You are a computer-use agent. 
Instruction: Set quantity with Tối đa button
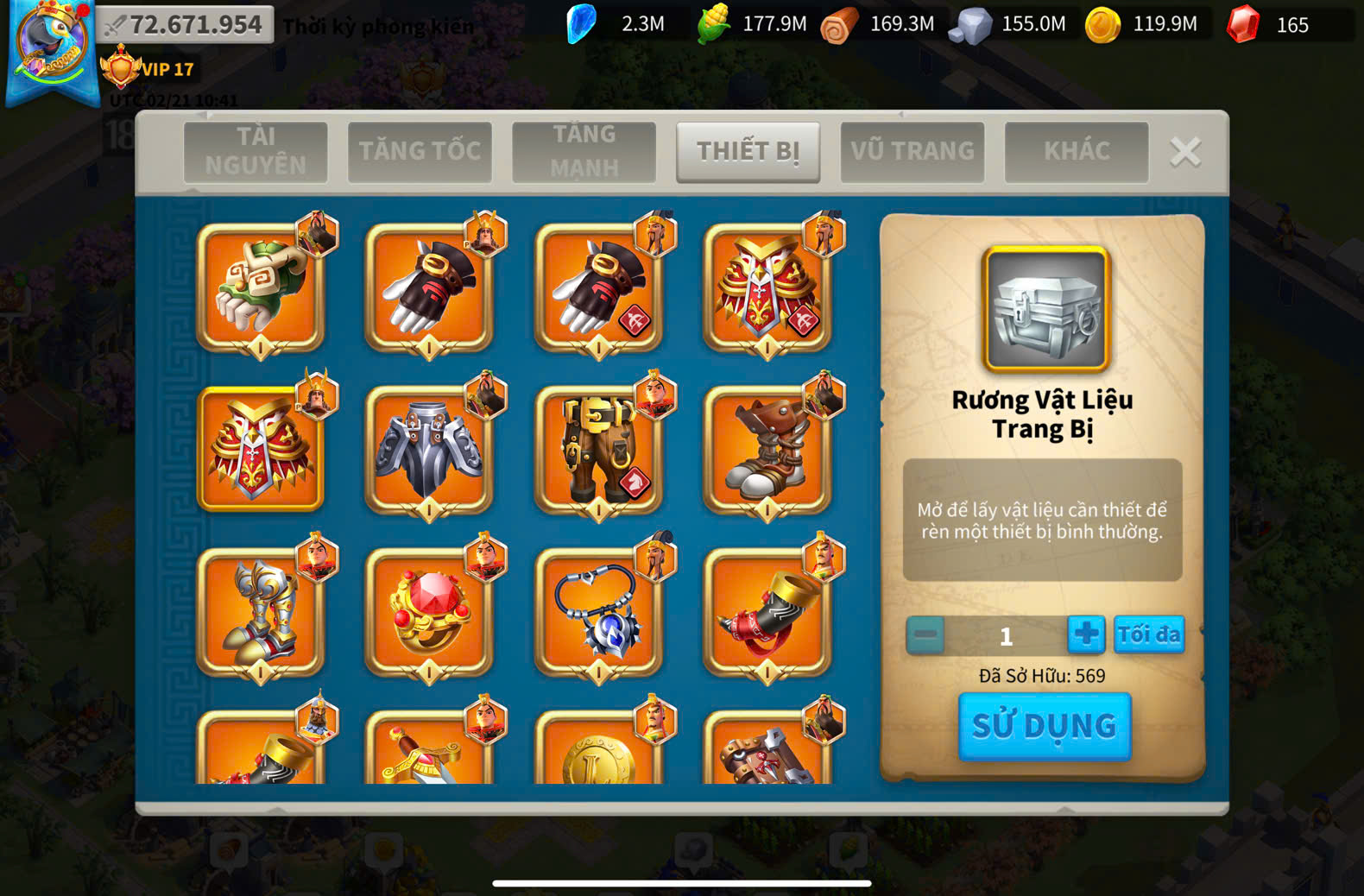[1148, 634]
